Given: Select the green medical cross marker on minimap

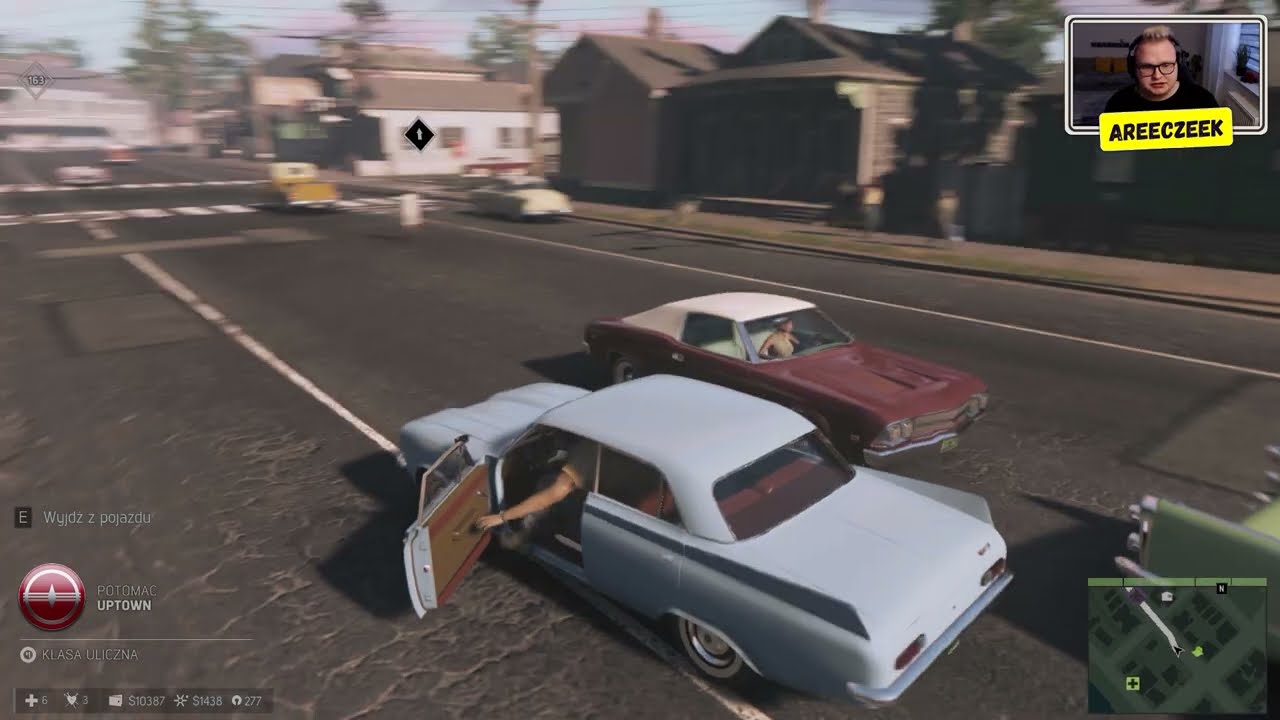Looking at the screenshot, I should pos(1133,684).
